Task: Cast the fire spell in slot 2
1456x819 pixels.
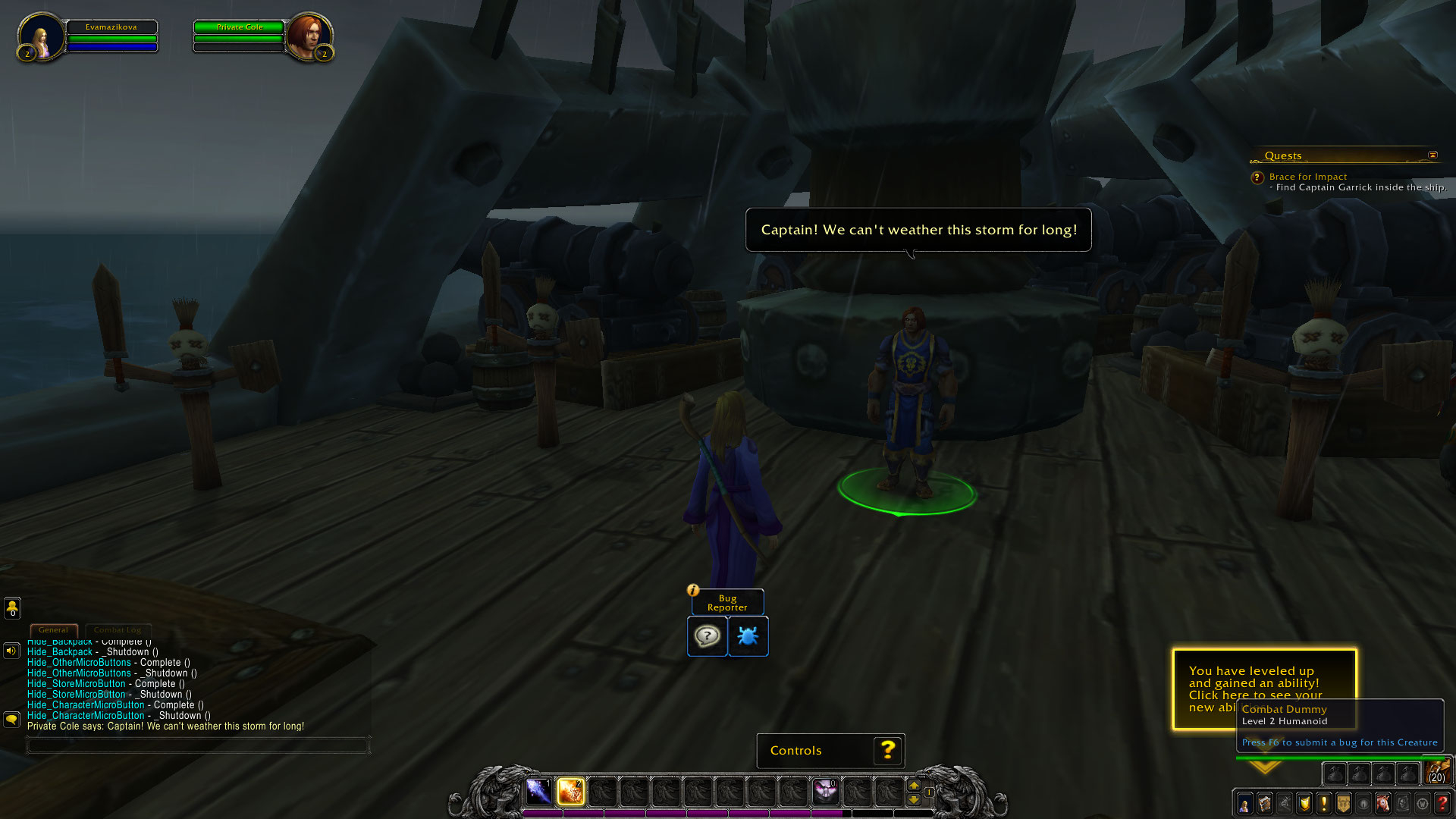Action: click(570, 791)
